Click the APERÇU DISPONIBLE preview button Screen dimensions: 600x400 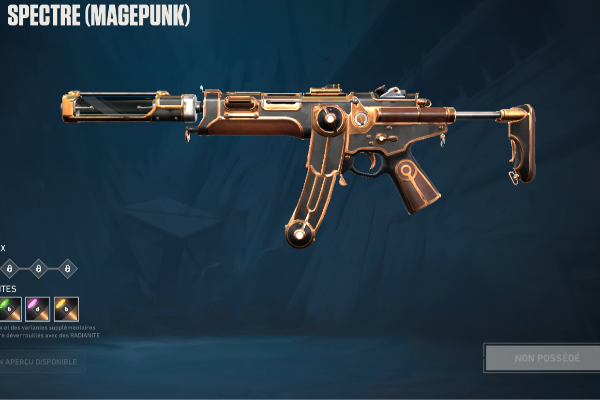pyautogui.click(x=40, y=361)
